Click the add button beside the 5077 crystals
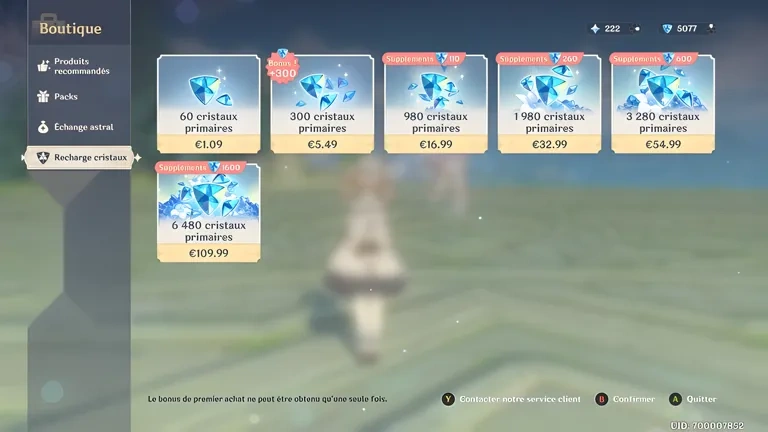This screenshot has width=768, height=432. [x=712, y=28]
